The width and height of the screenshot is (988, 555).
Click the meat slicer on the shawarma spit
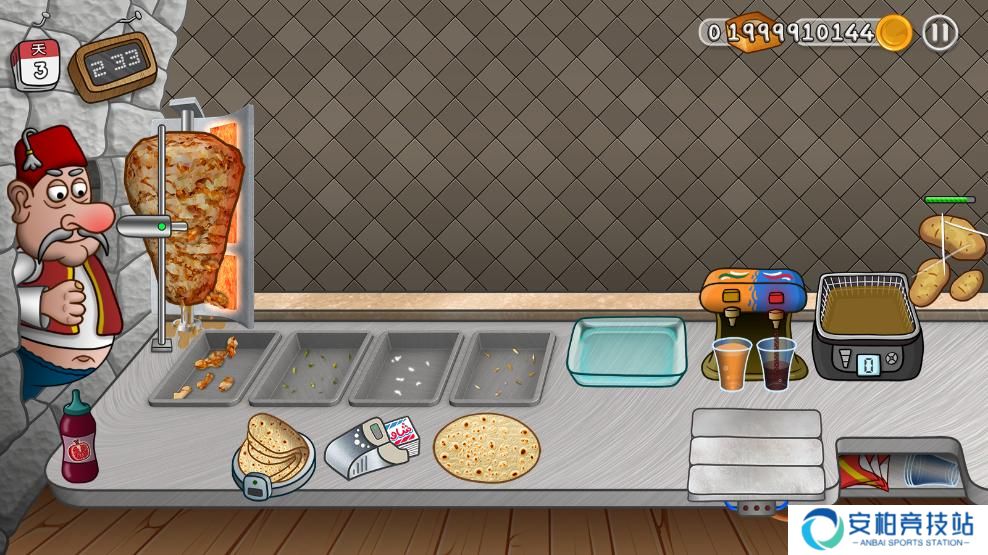click(152, 227)
